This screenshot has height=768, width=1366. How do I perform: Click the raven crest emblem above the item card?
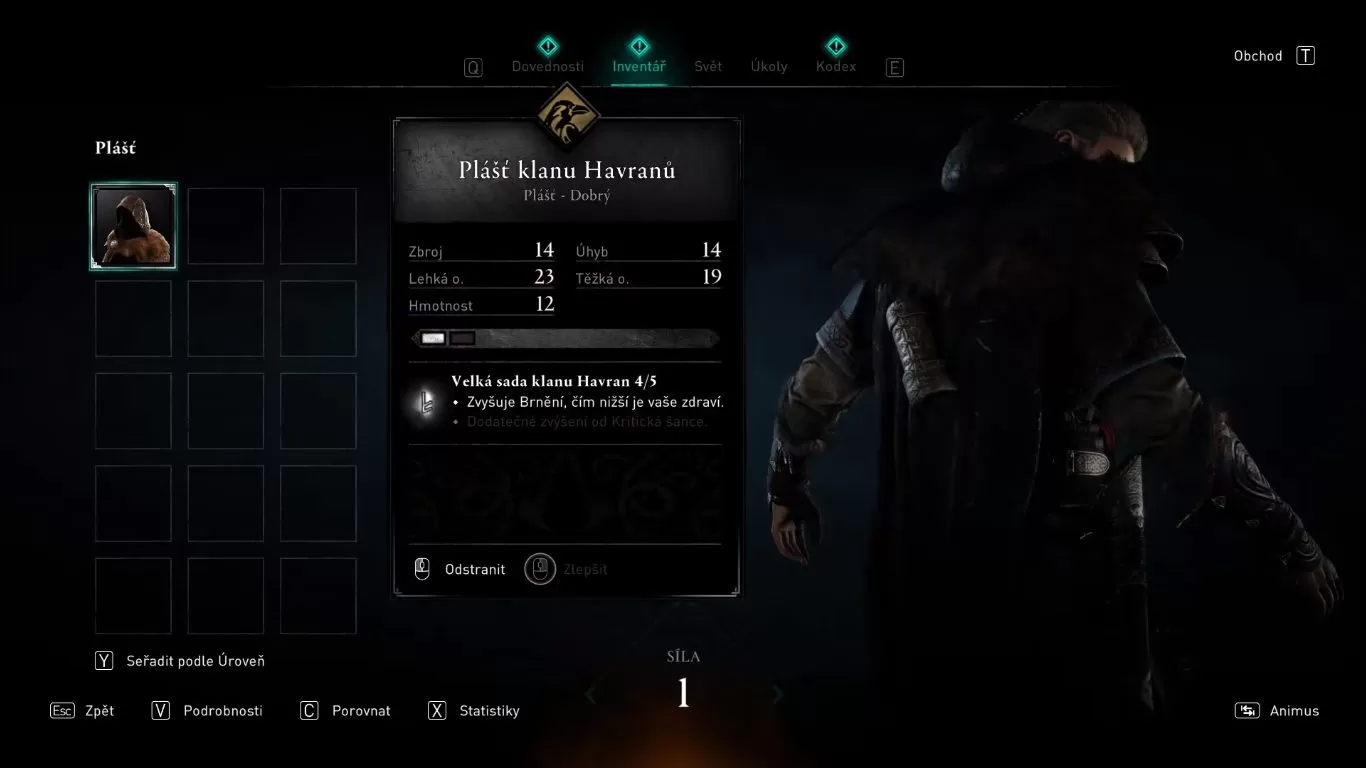[567, 113]
